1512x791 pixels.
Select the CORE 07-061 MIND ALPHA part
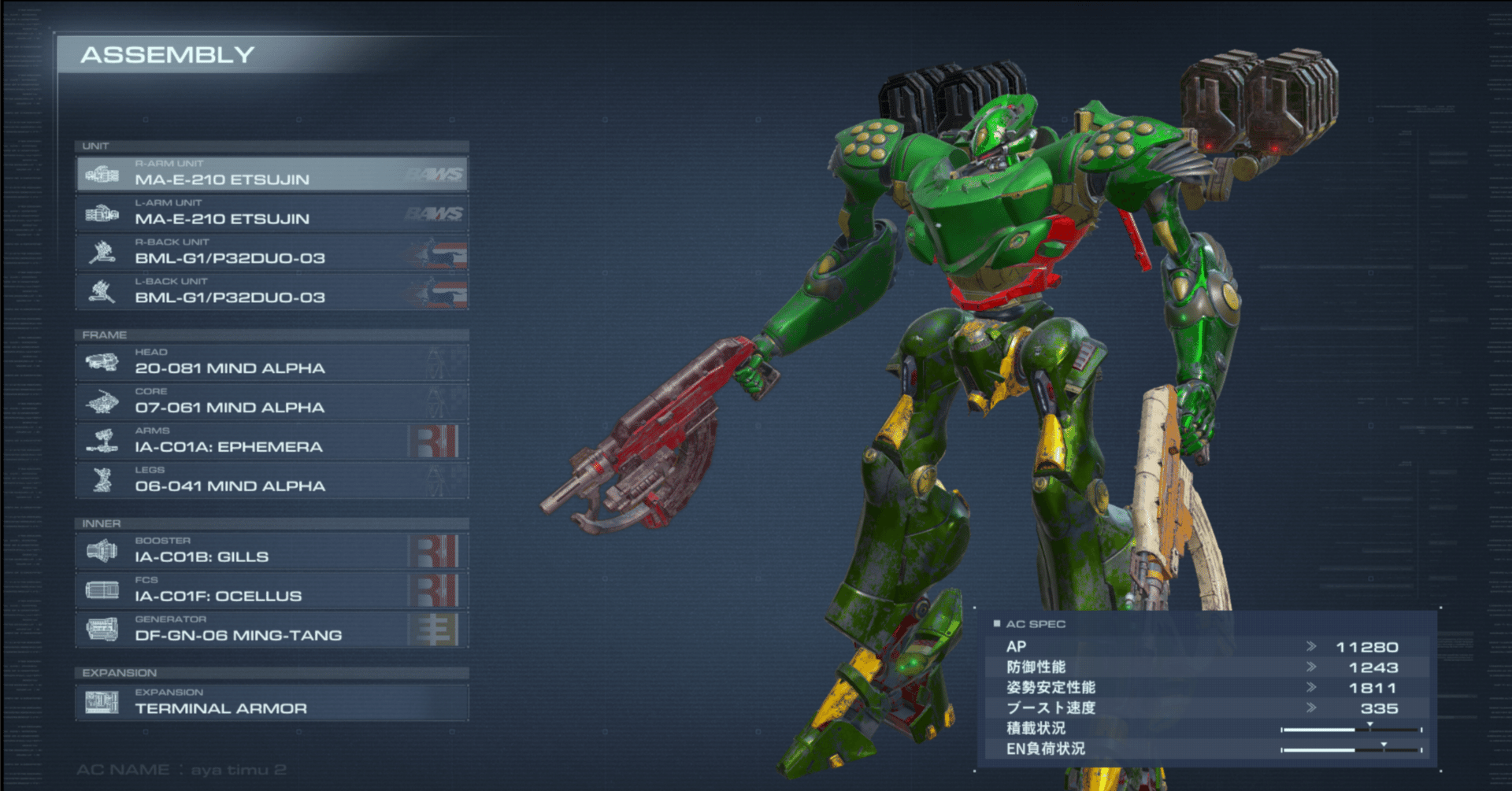(272, 402)
